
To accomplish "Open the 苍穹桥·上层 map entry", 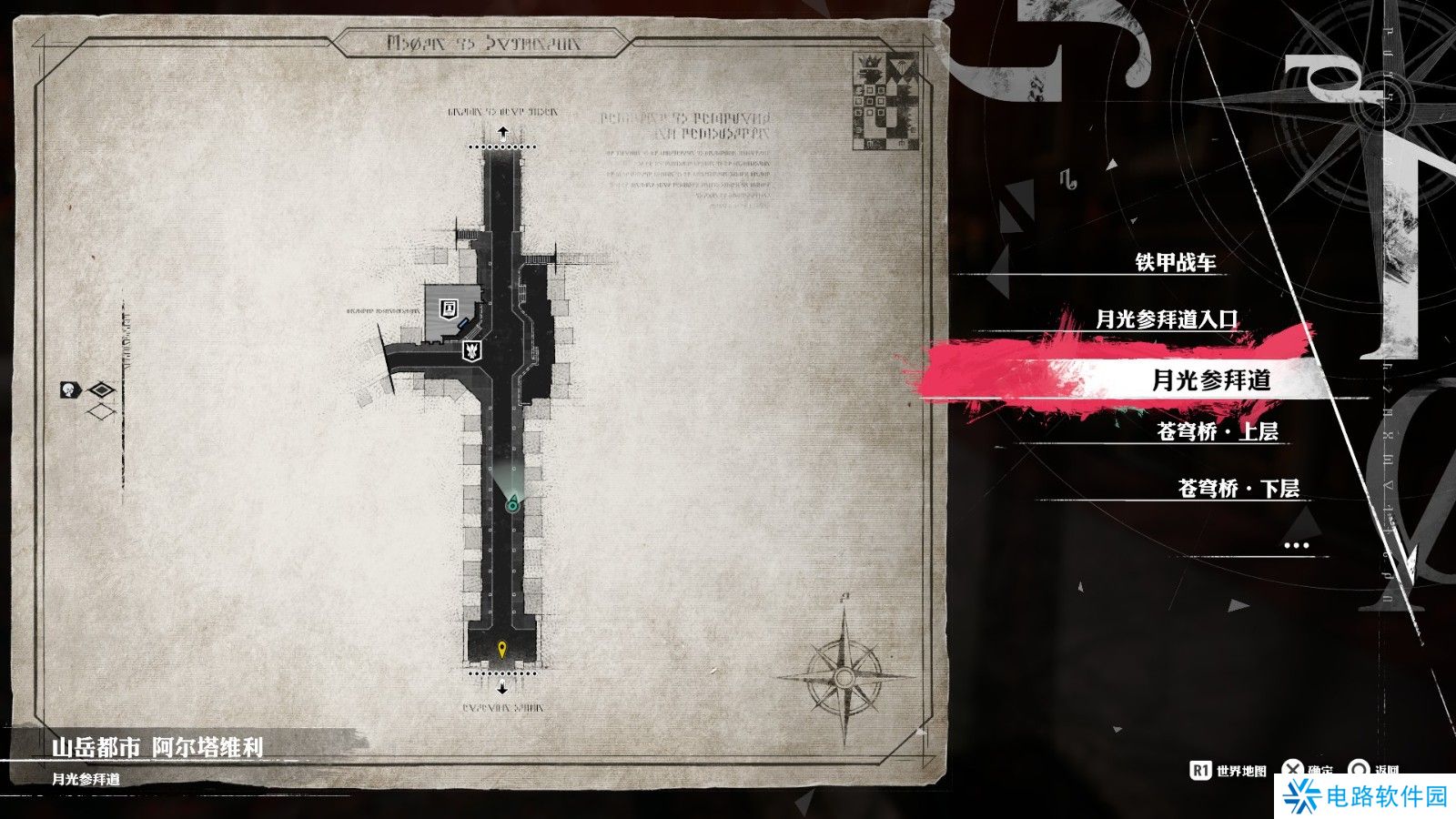I will pos(1217,431).
